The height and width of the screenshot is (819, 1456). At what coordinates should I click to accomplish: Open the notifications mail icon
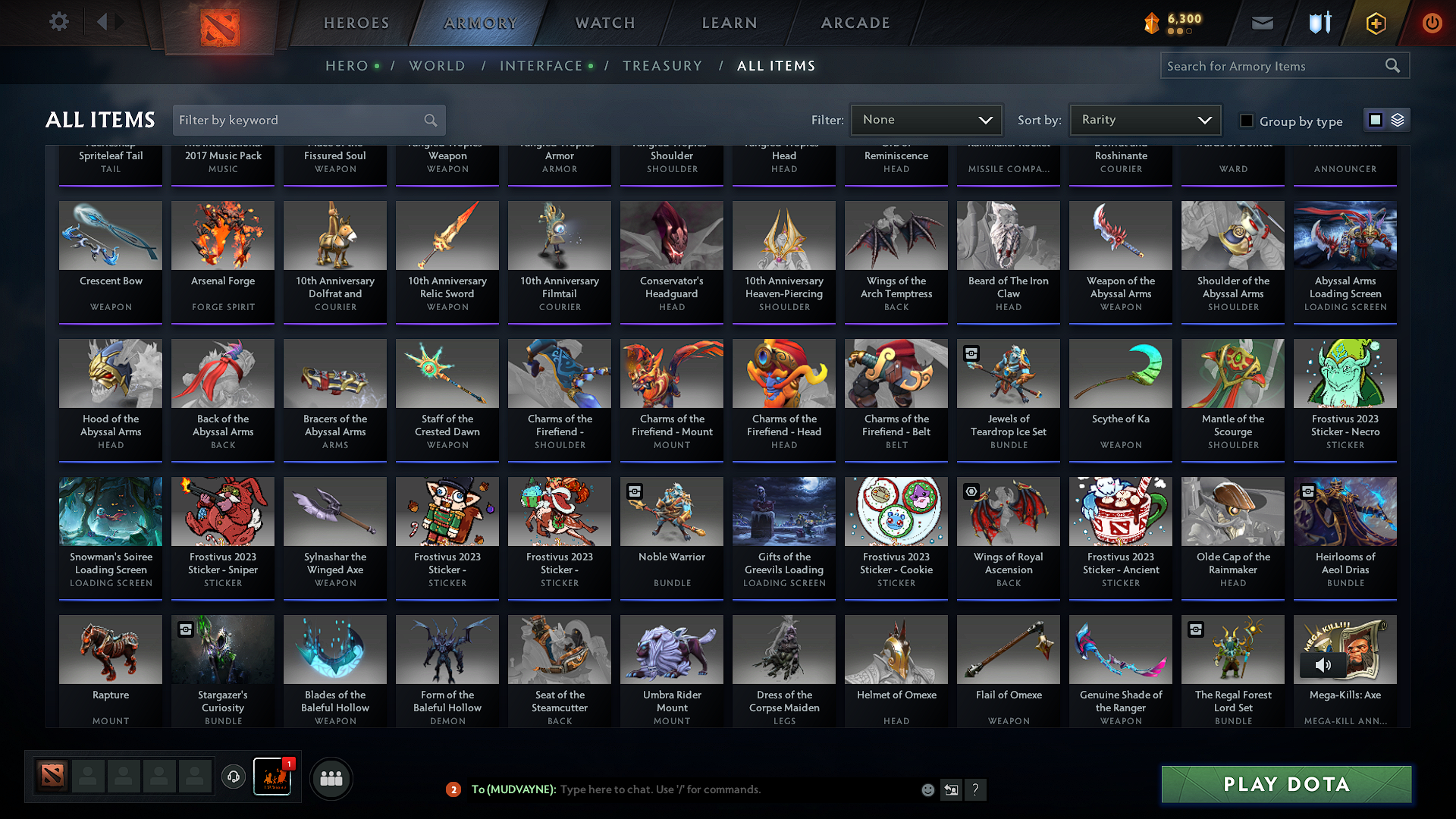pos(1262,23)
